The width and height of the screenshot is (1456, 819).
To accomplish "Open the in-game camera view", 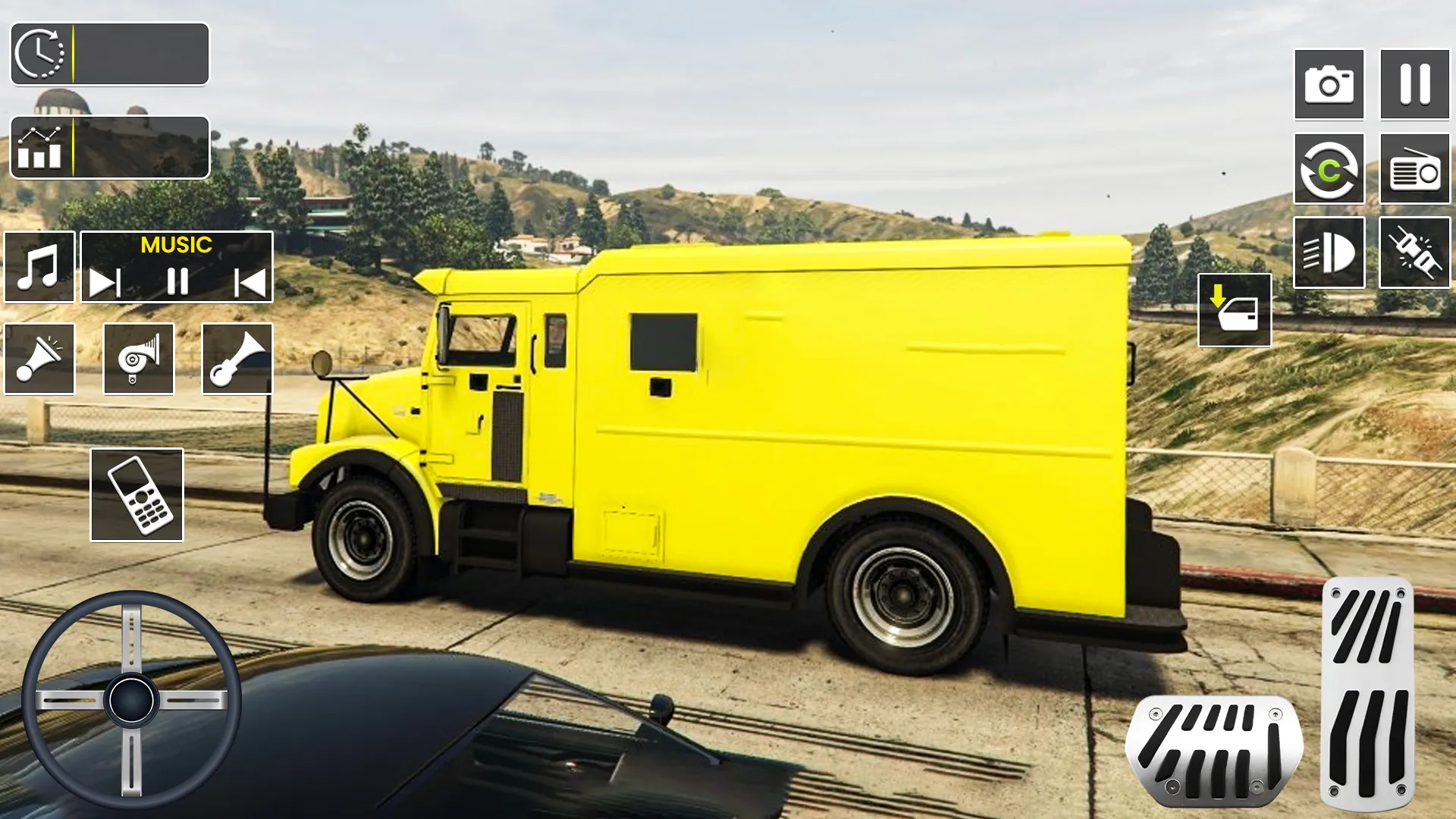I will 1329,83.
